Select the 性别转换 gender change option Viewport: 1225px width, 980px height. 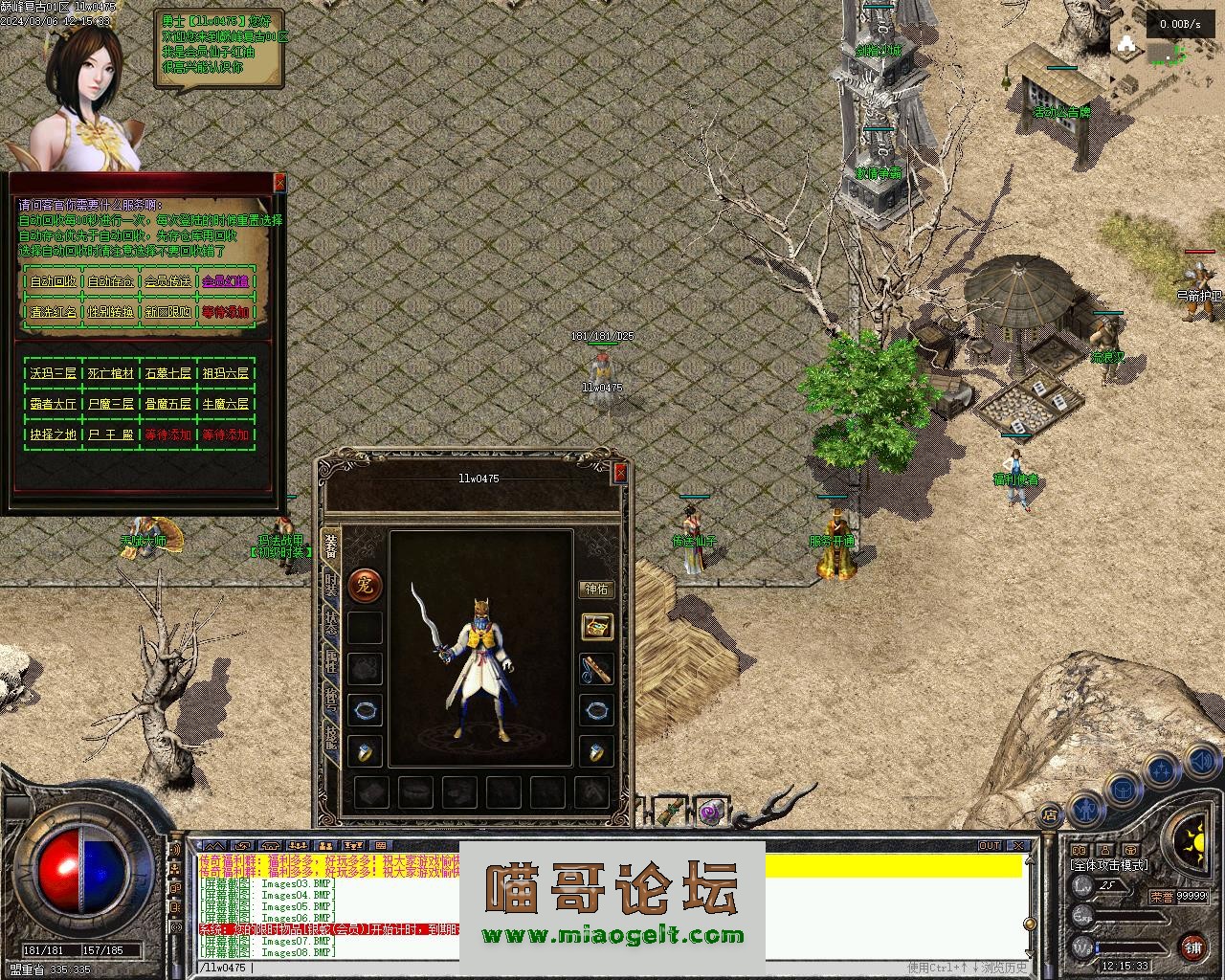click(x=111, y=312)
